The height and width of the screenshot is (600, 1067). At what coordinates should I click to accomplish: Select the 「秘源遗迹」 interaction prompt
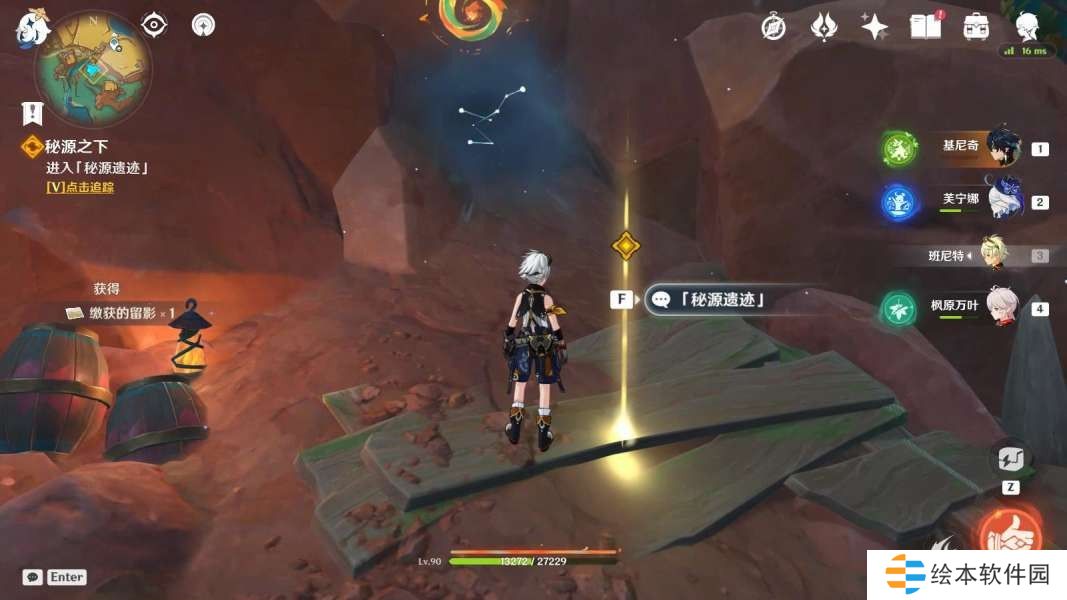tap(712, 298)
